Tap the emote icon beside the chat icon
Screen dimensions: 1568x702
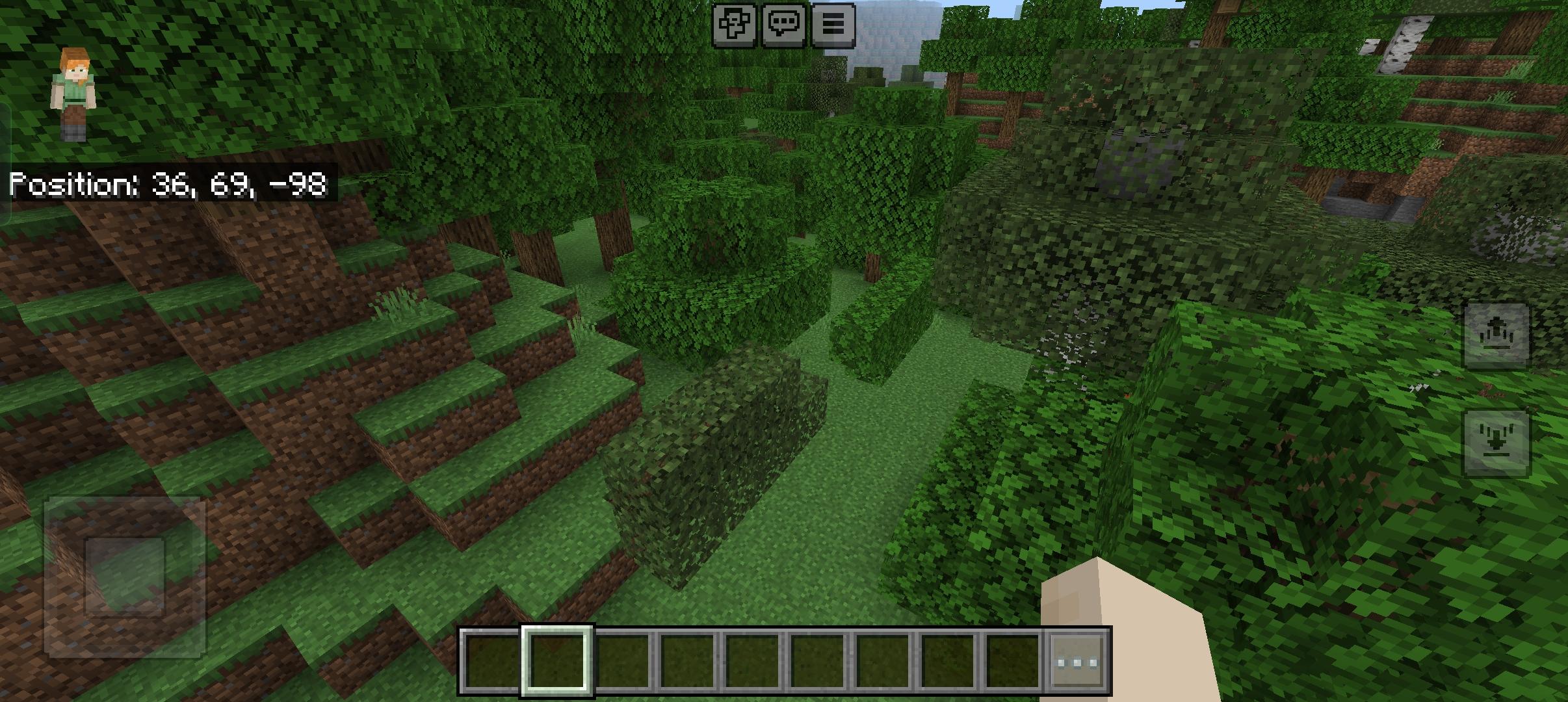(735, 25)
